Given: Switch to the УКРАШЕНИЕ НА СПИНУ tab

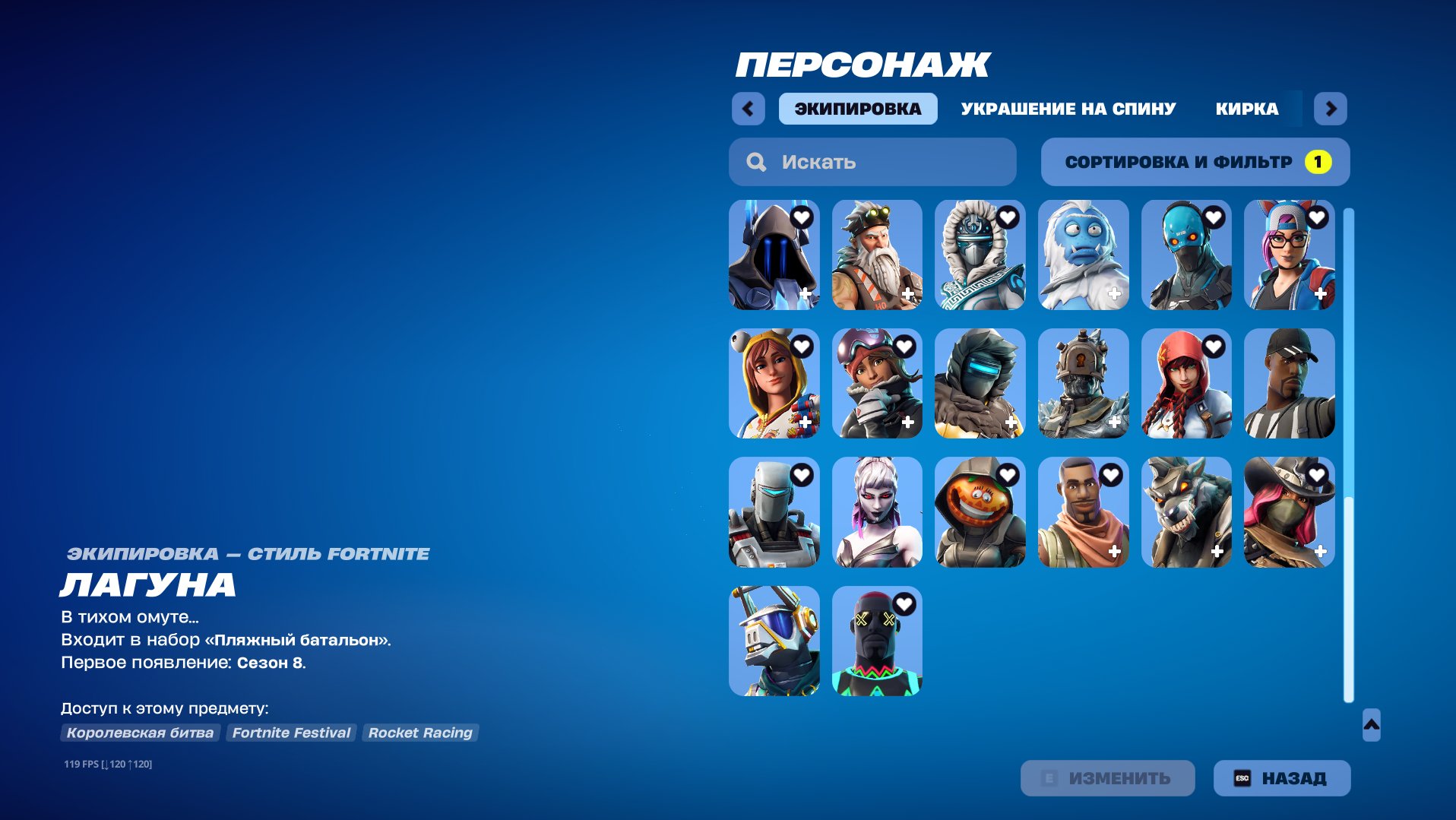Looking at the screenshot, I should [1067, 109].
